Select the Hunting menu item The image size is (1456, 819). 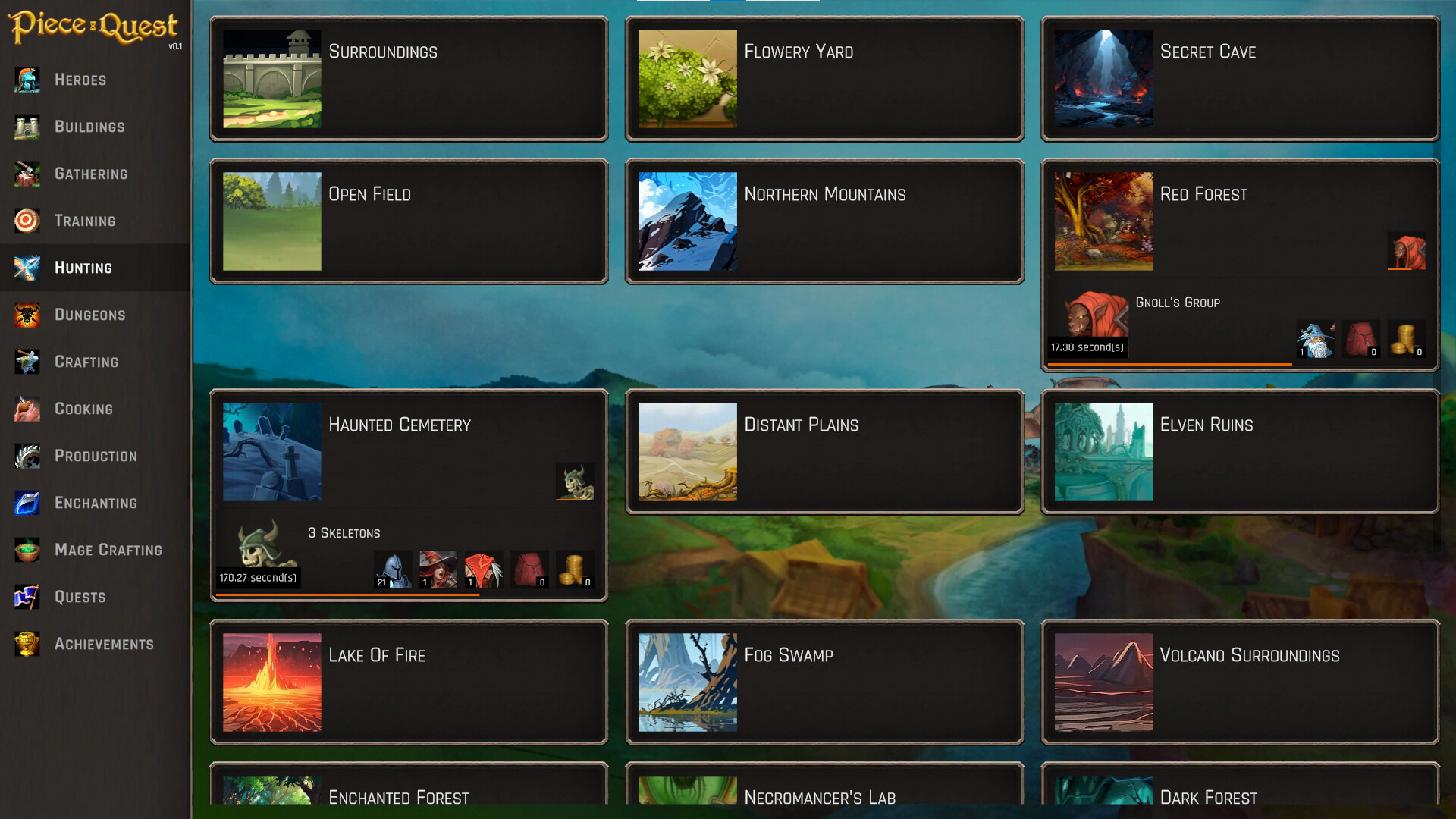(83, 268)
